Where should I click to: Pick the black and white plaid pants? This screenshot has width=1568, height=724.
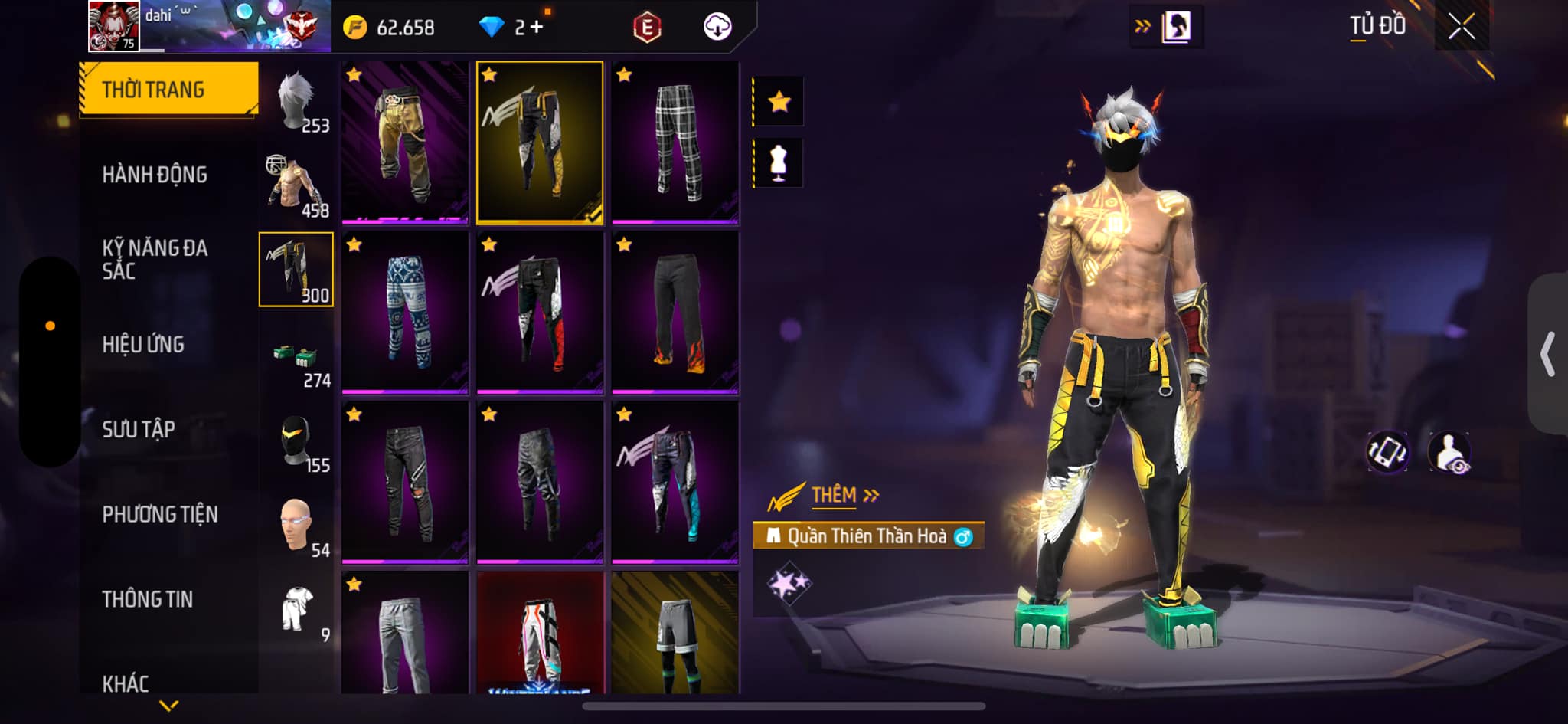[x=675, y=143]
